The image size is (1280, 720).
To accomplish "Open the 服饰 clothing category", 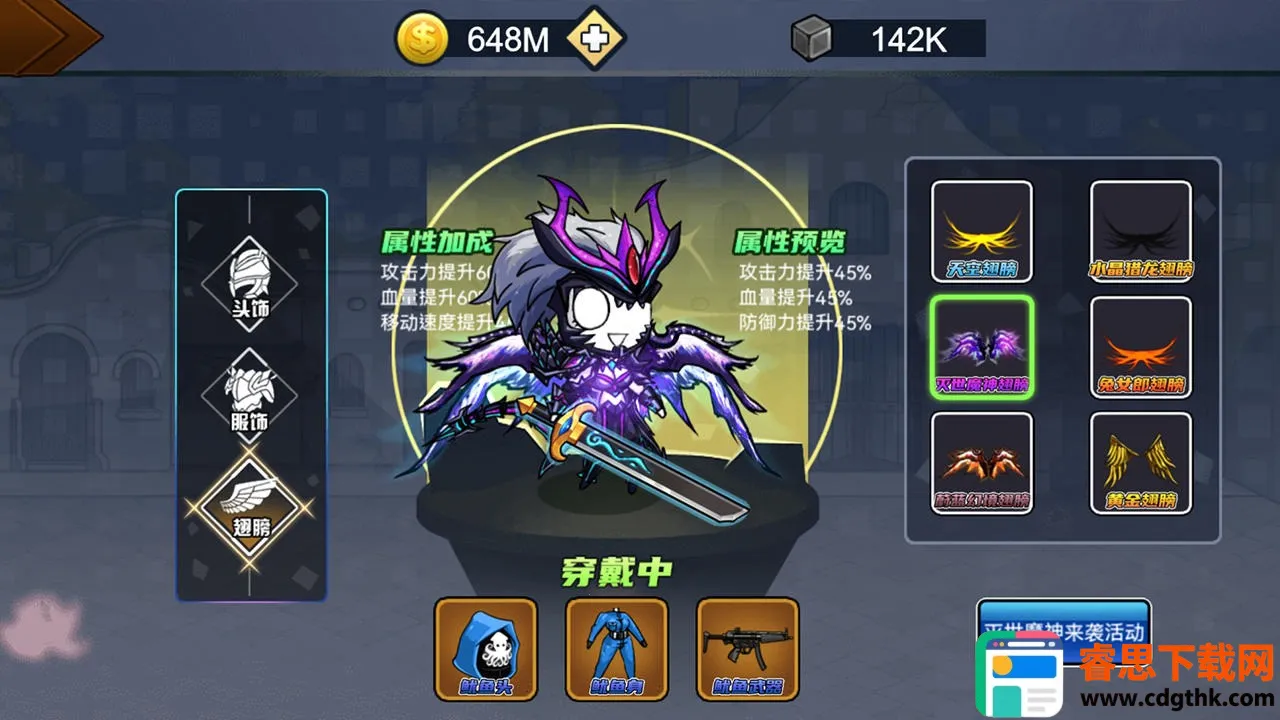I will (x=251, y=397).
